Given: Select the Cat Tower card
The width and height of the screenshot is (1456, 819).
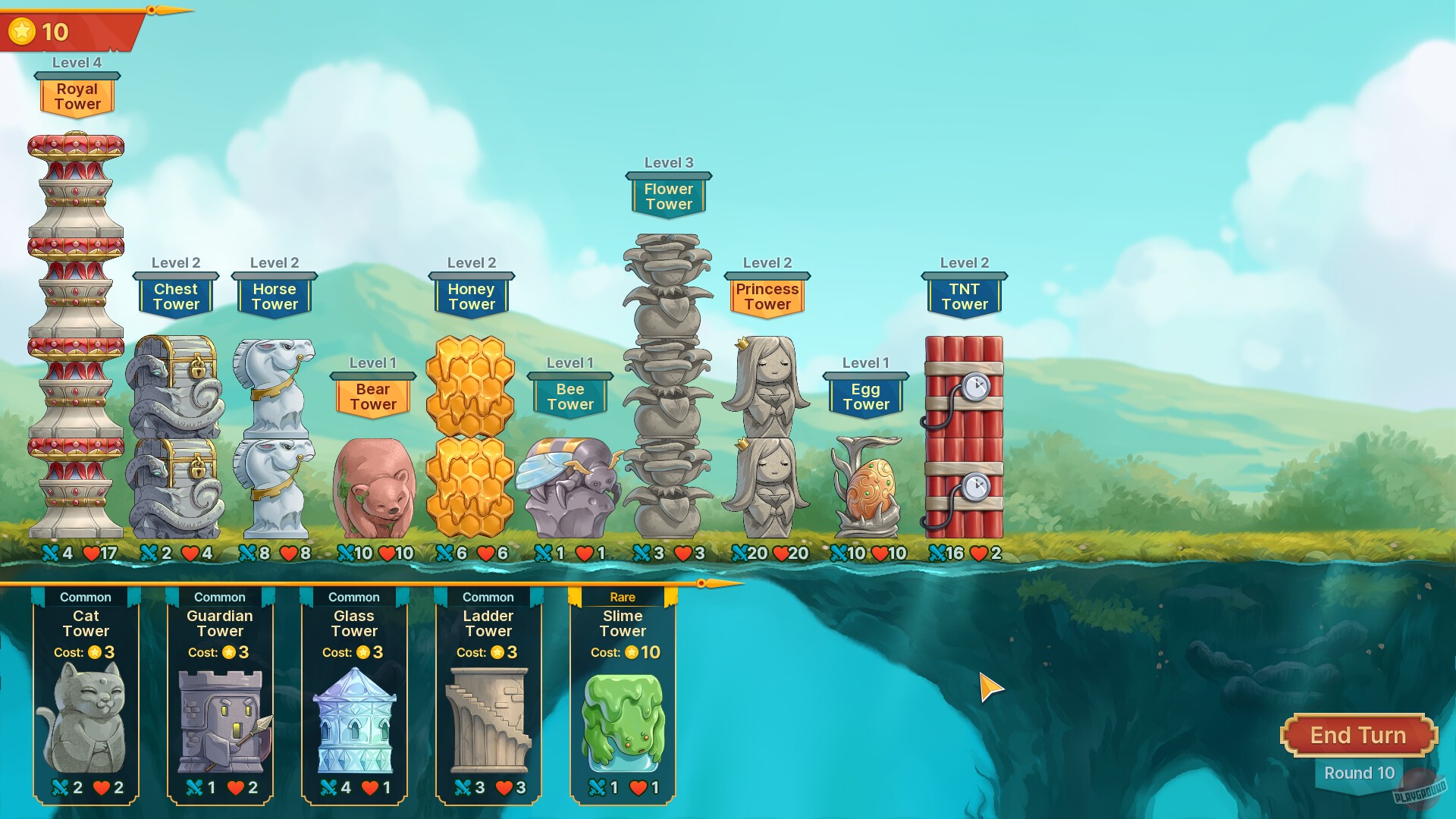Looking at the screenshot, I should point(86,698).
